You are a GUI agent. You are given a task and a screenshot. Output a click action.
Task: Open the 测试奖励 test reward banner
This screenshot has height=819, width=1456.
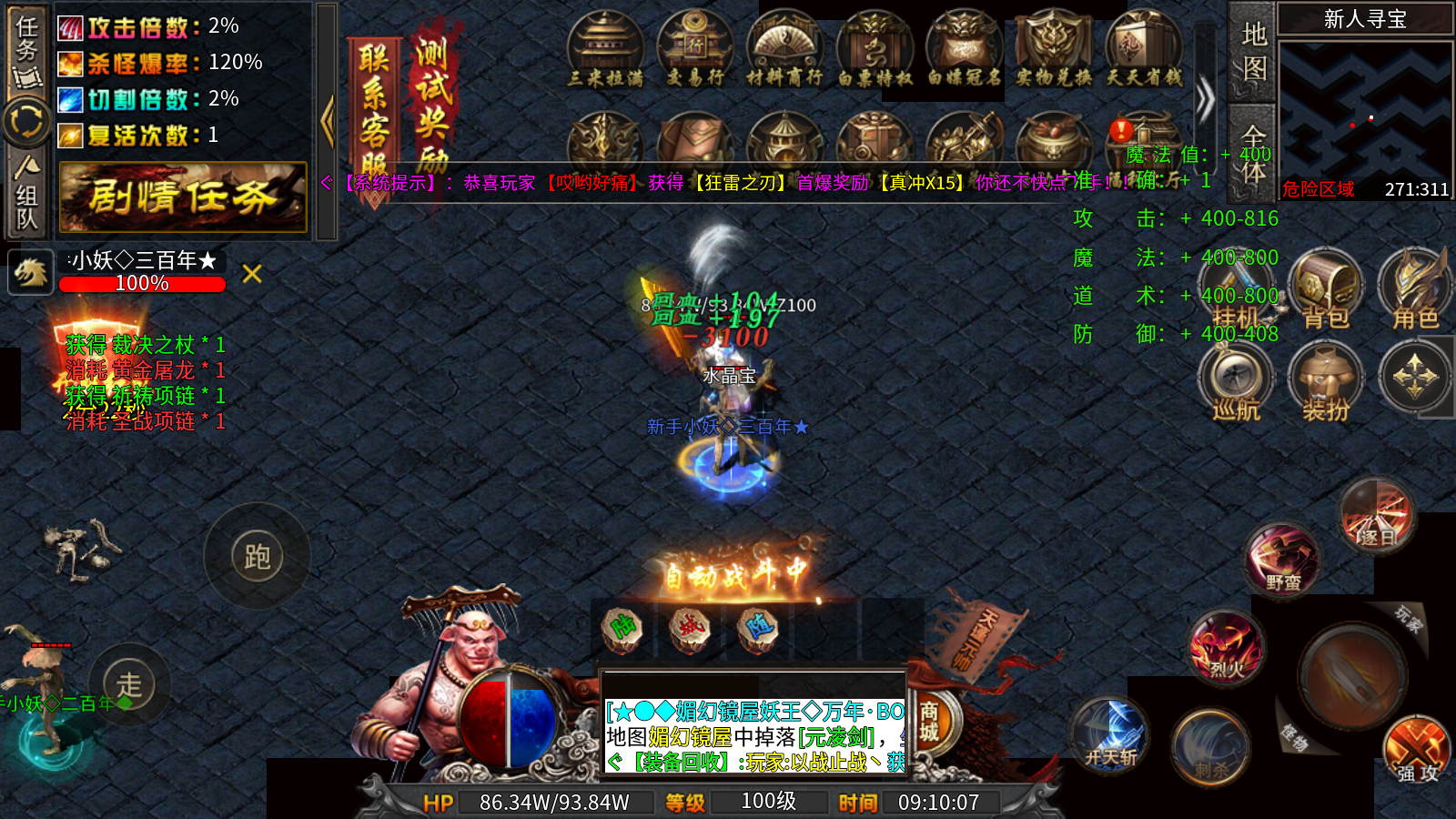[x=433, y=100]
